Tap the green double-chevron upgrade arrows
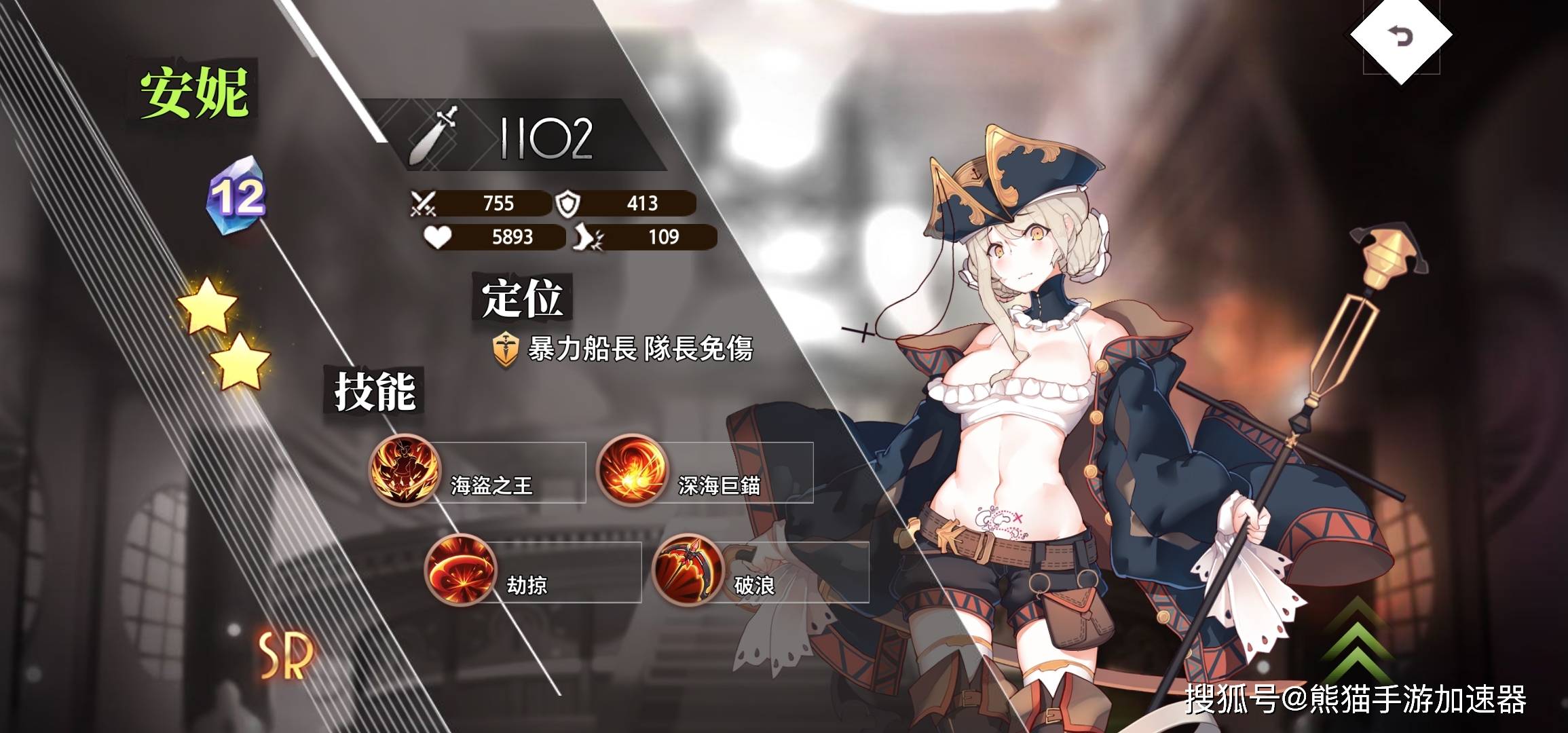This screenshot has height=733, width=1568. tap(1356, 638)
